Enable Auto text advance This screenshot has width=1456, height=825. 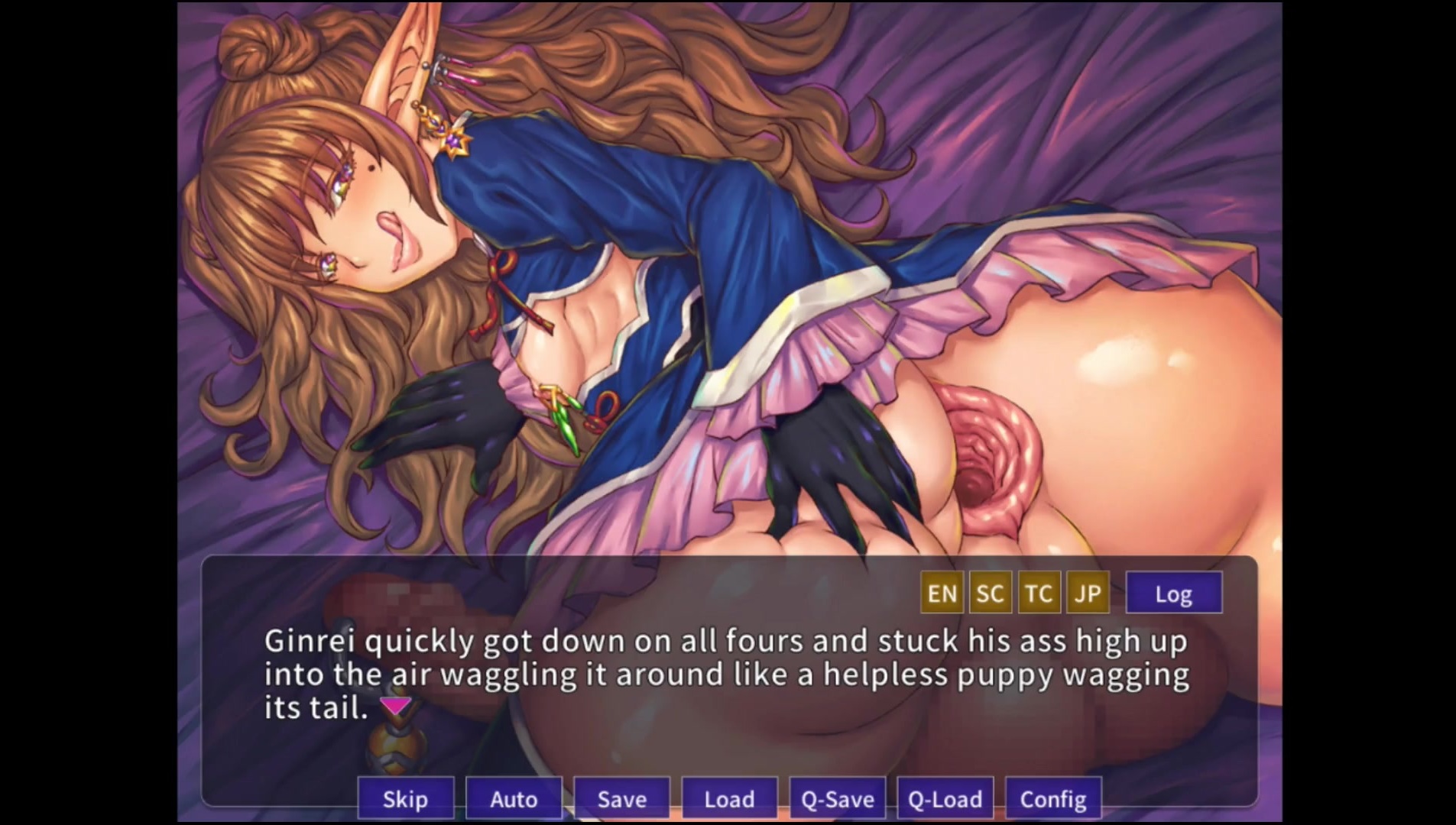(514, 798)
